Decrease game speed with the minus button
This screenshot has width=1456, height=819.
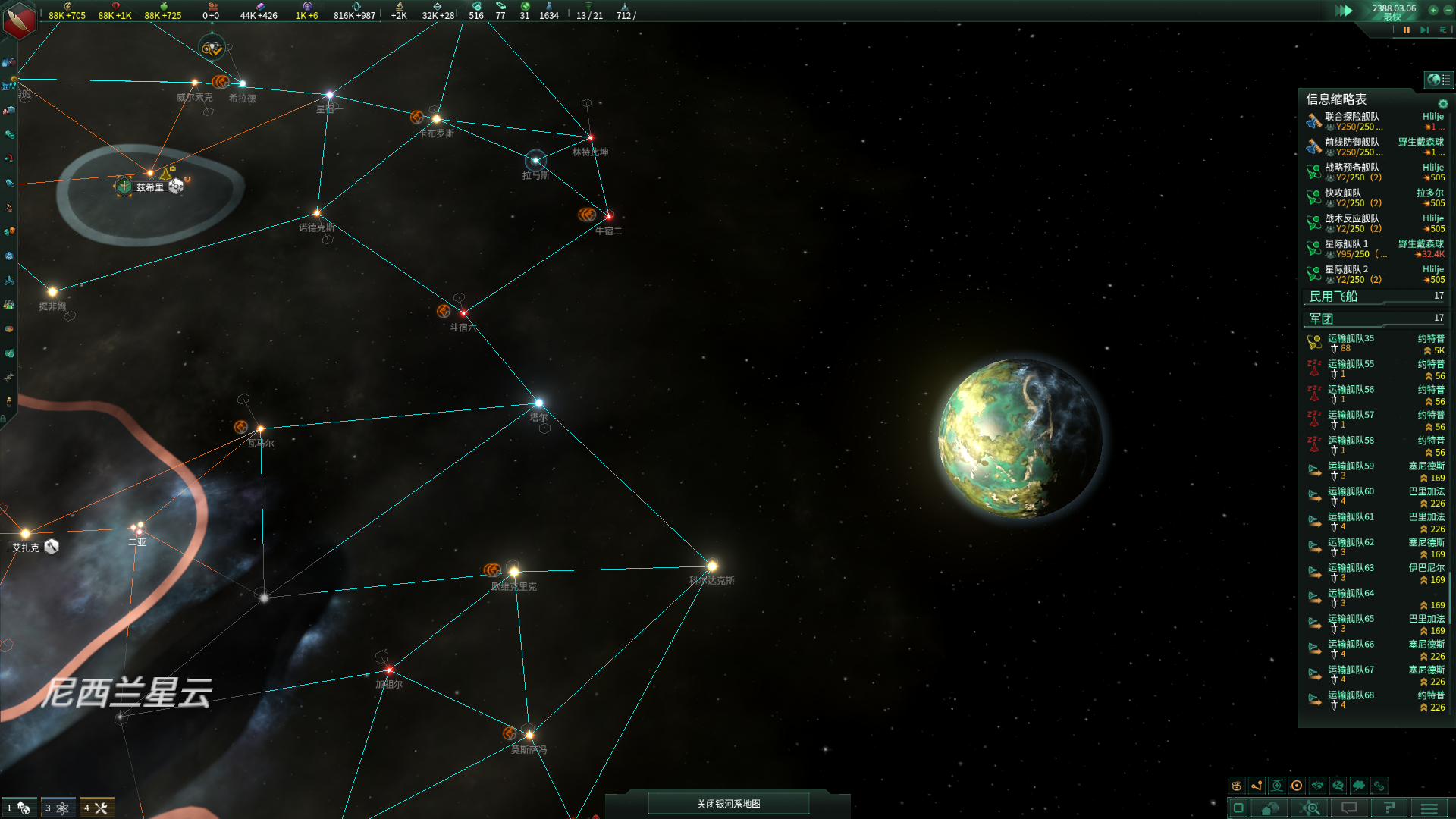click(x=1446, y=10)
